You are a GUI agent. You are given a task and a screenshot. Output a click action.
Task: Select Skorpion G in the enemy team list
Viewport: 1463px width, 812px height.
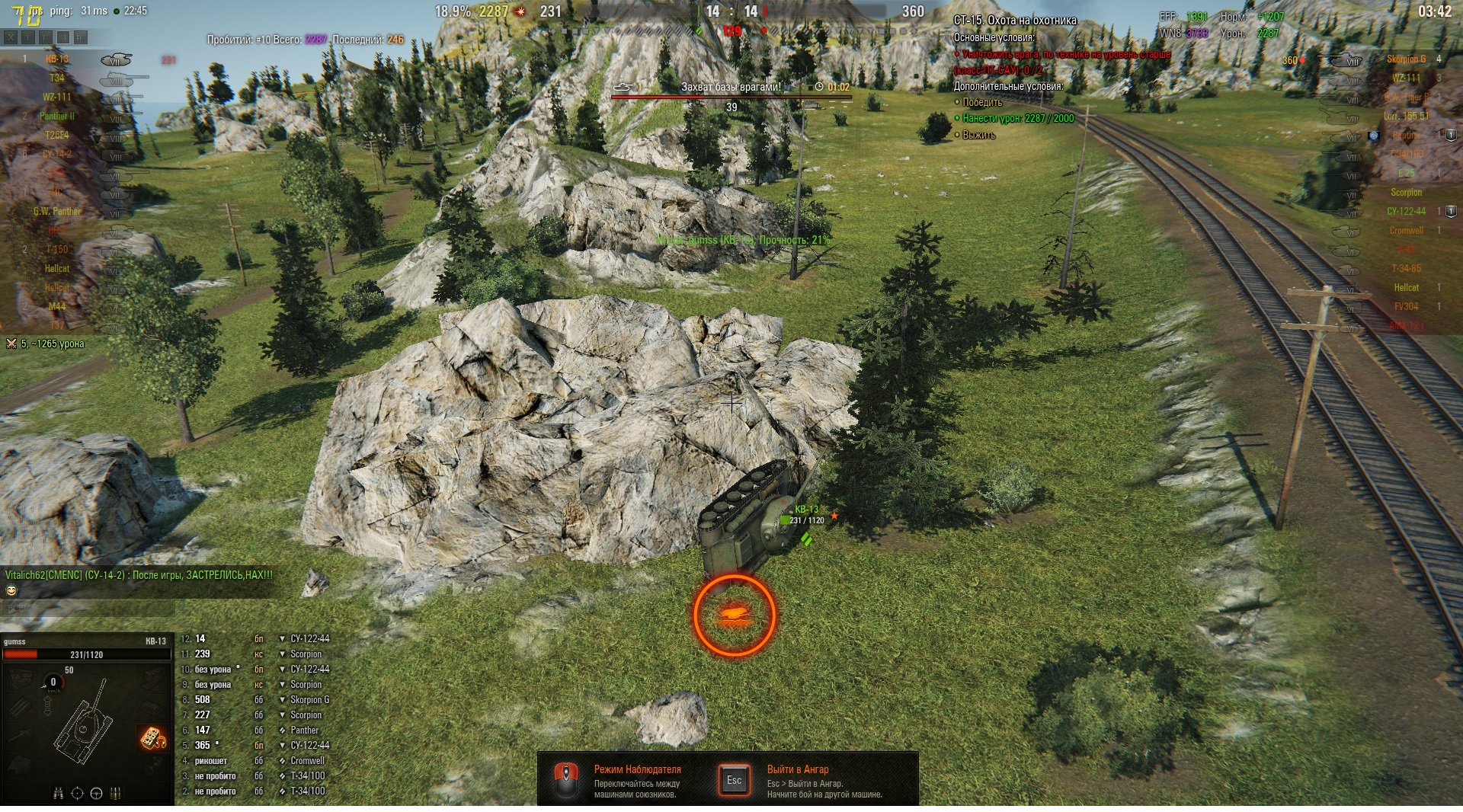click(x=1406, y=59)
